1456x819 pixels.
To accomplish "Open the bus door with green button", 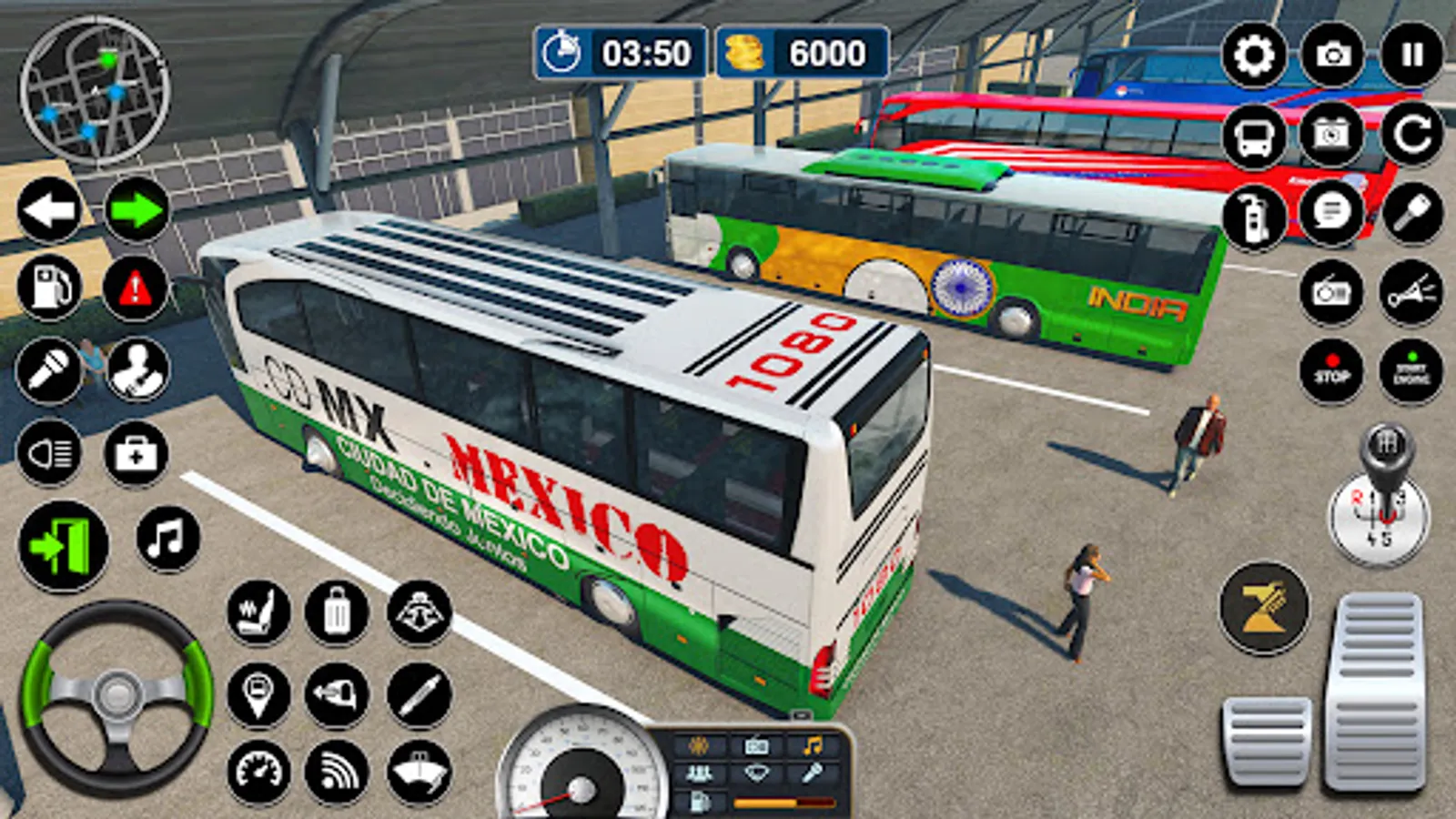I will pyautogui.click(x=63, y=546).
